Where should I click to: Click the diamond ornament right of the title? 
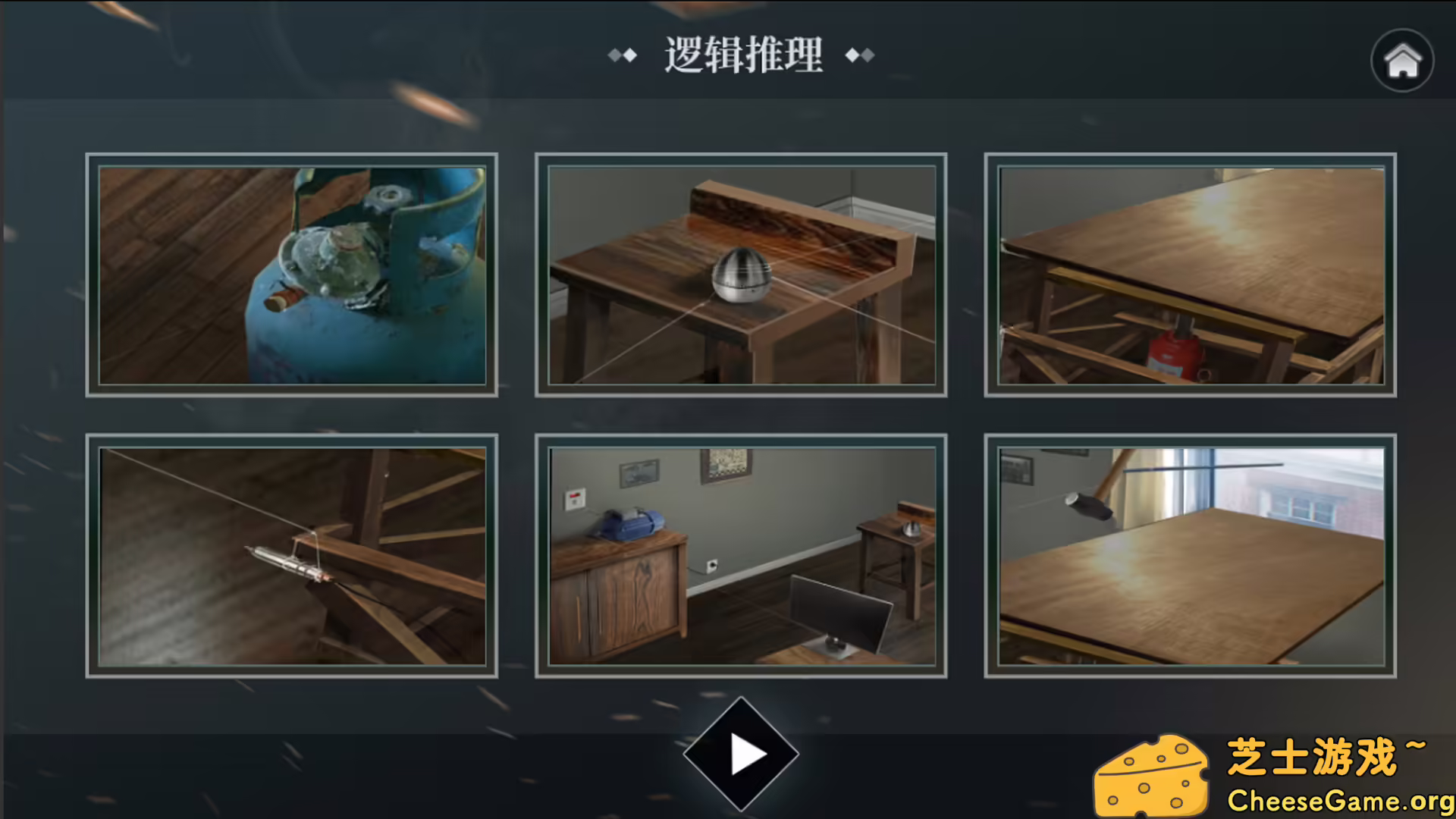pos(859,55)
